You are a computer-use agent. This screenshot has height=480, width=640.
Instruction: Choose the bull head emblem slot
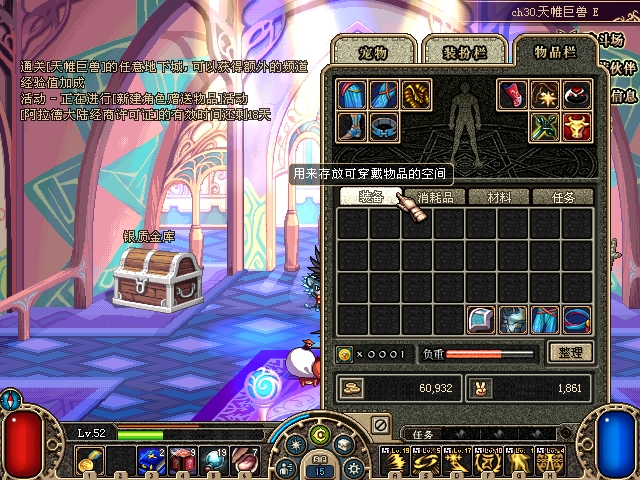pyautogui.click(x=576, y=127)
